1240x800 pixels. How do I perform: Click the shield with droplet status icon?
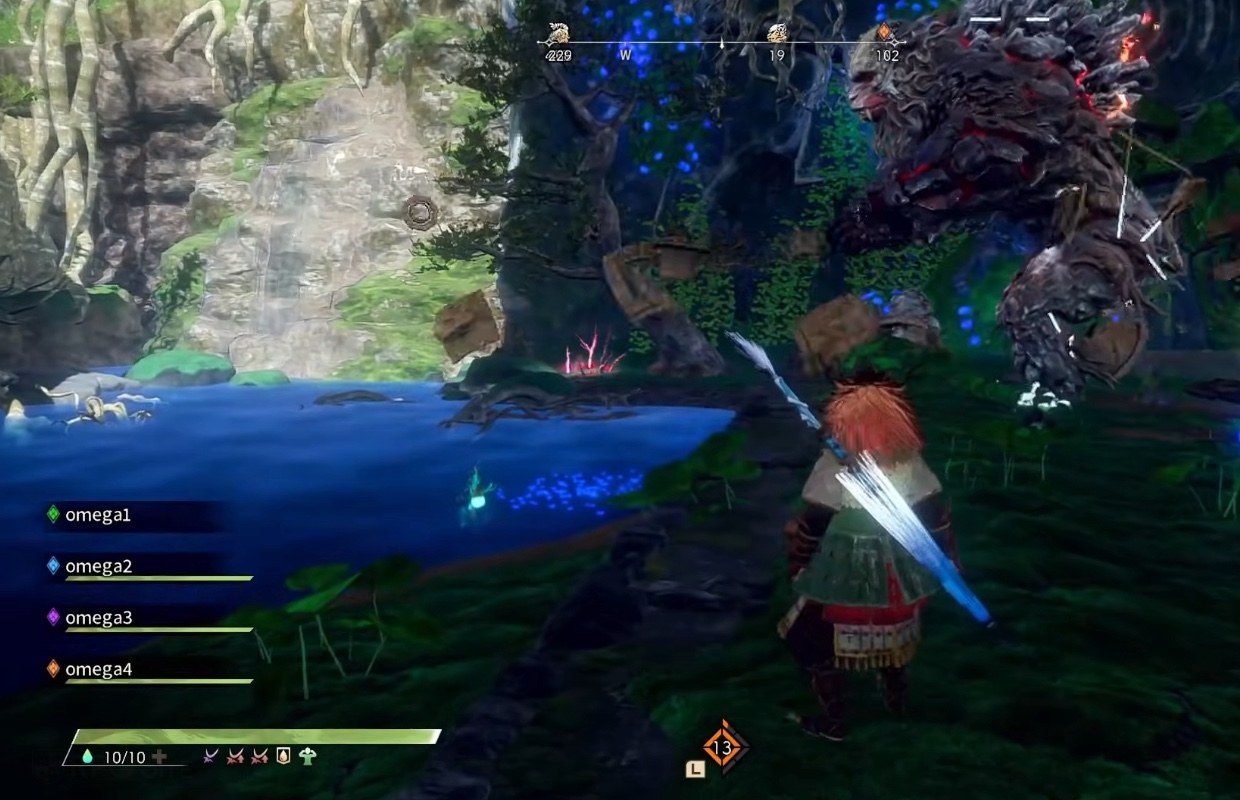coord(283,757)
